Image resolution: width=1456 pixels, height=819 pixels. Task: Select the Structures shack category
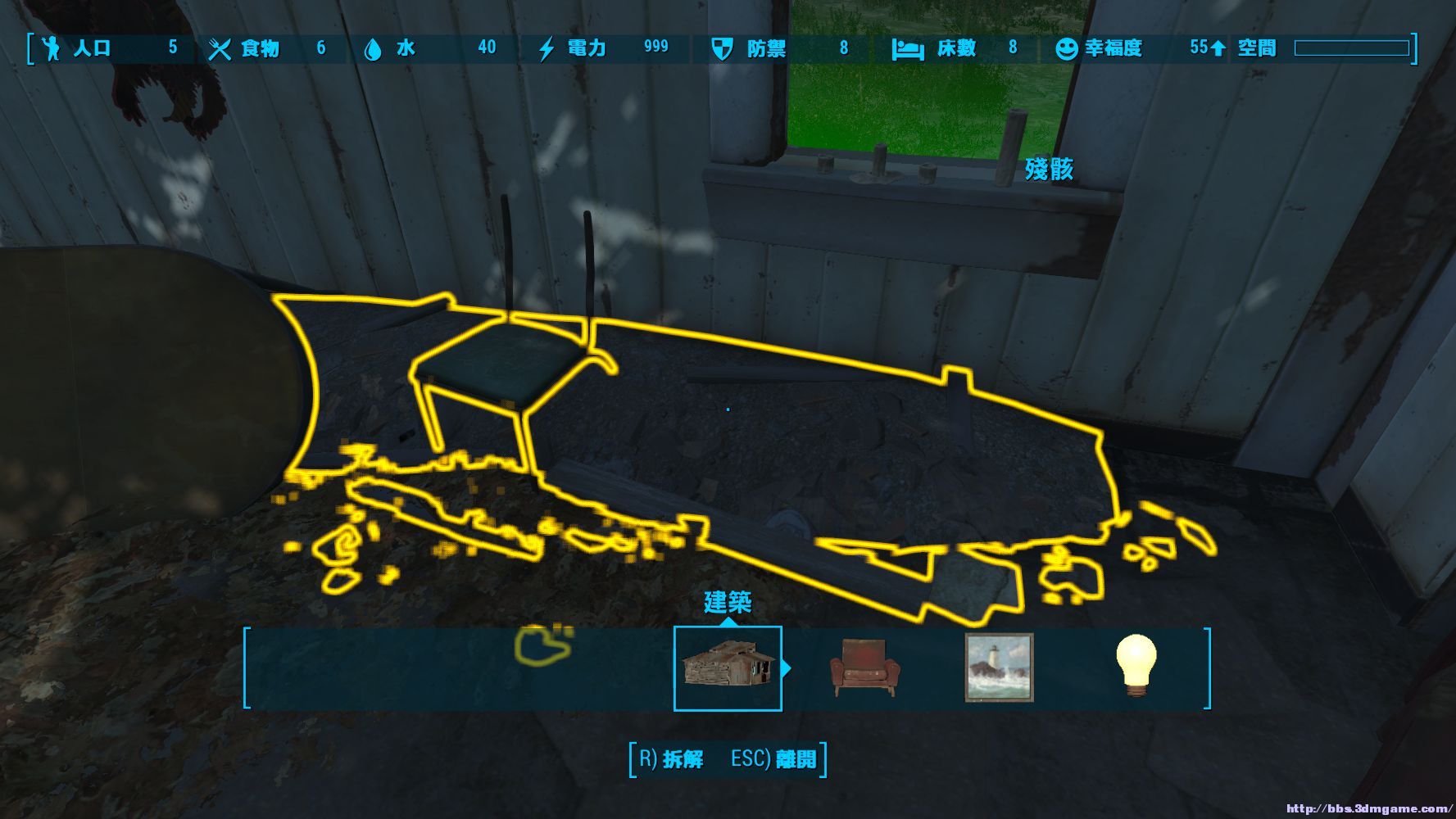pos(727,667)
